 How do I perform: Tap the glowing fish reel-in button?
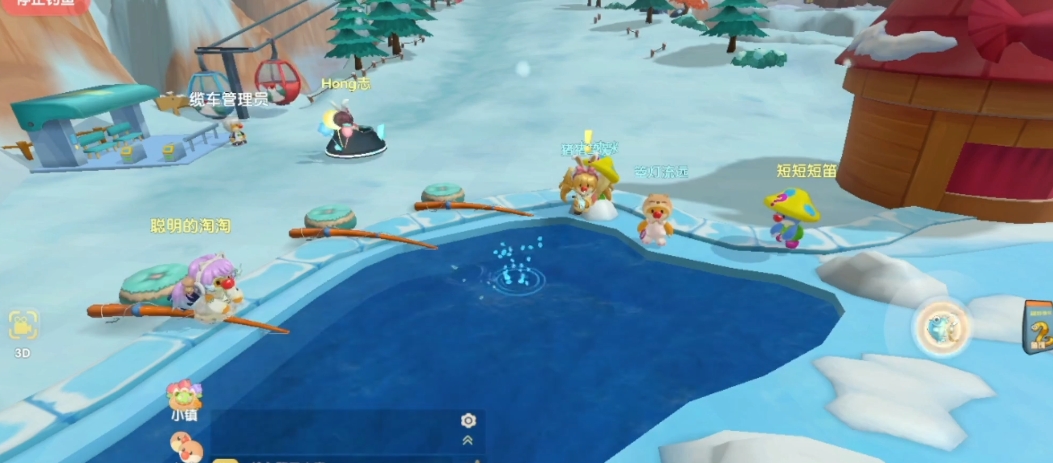point(942,327)
